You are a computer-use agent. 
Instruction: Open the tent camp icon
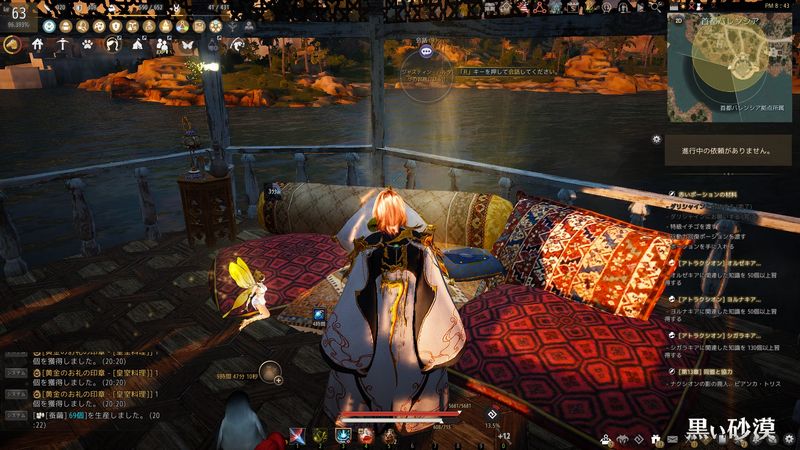coord(136,45)
